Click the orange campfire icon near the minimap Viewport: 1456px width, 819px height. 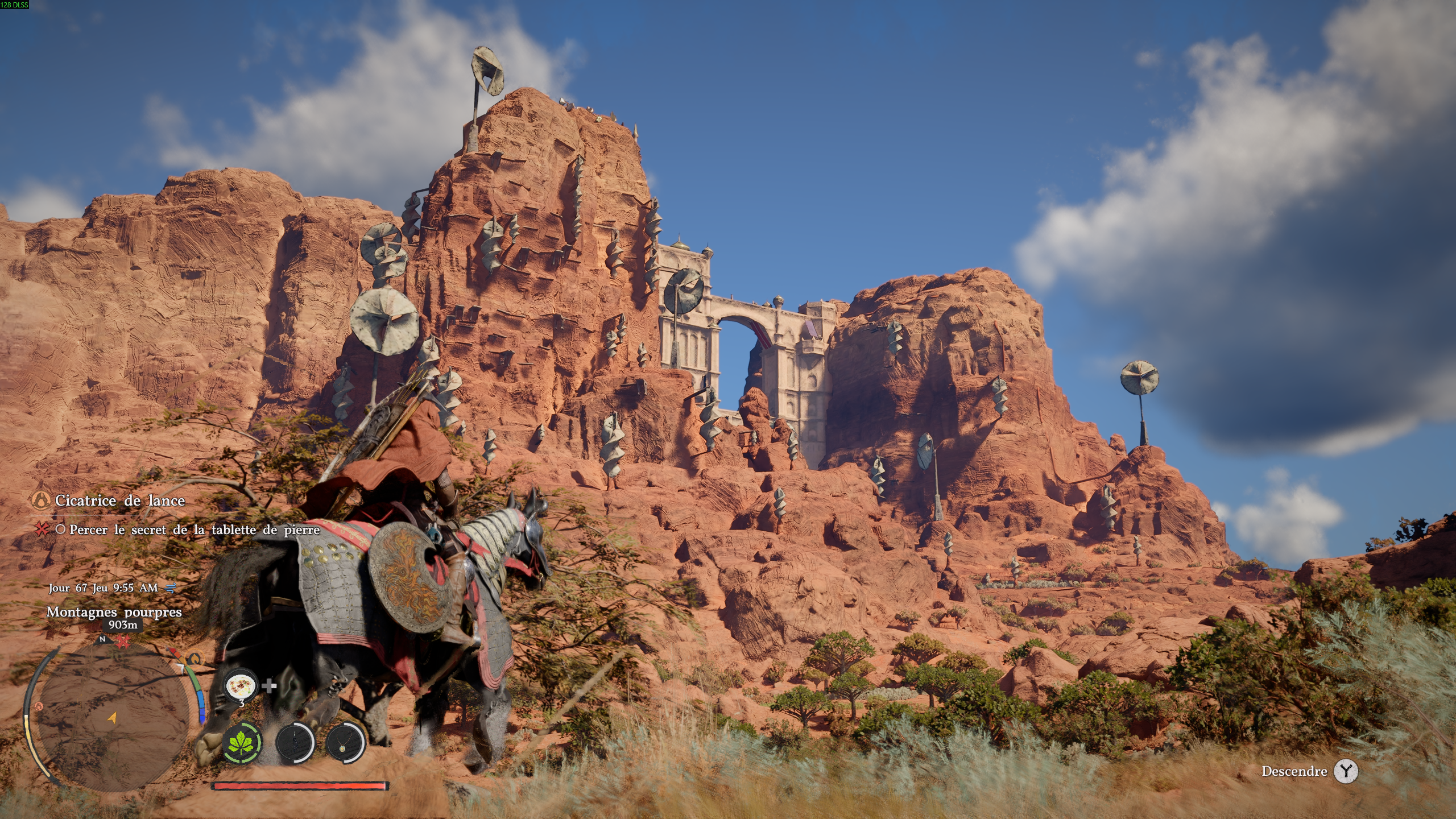(196, 659)
